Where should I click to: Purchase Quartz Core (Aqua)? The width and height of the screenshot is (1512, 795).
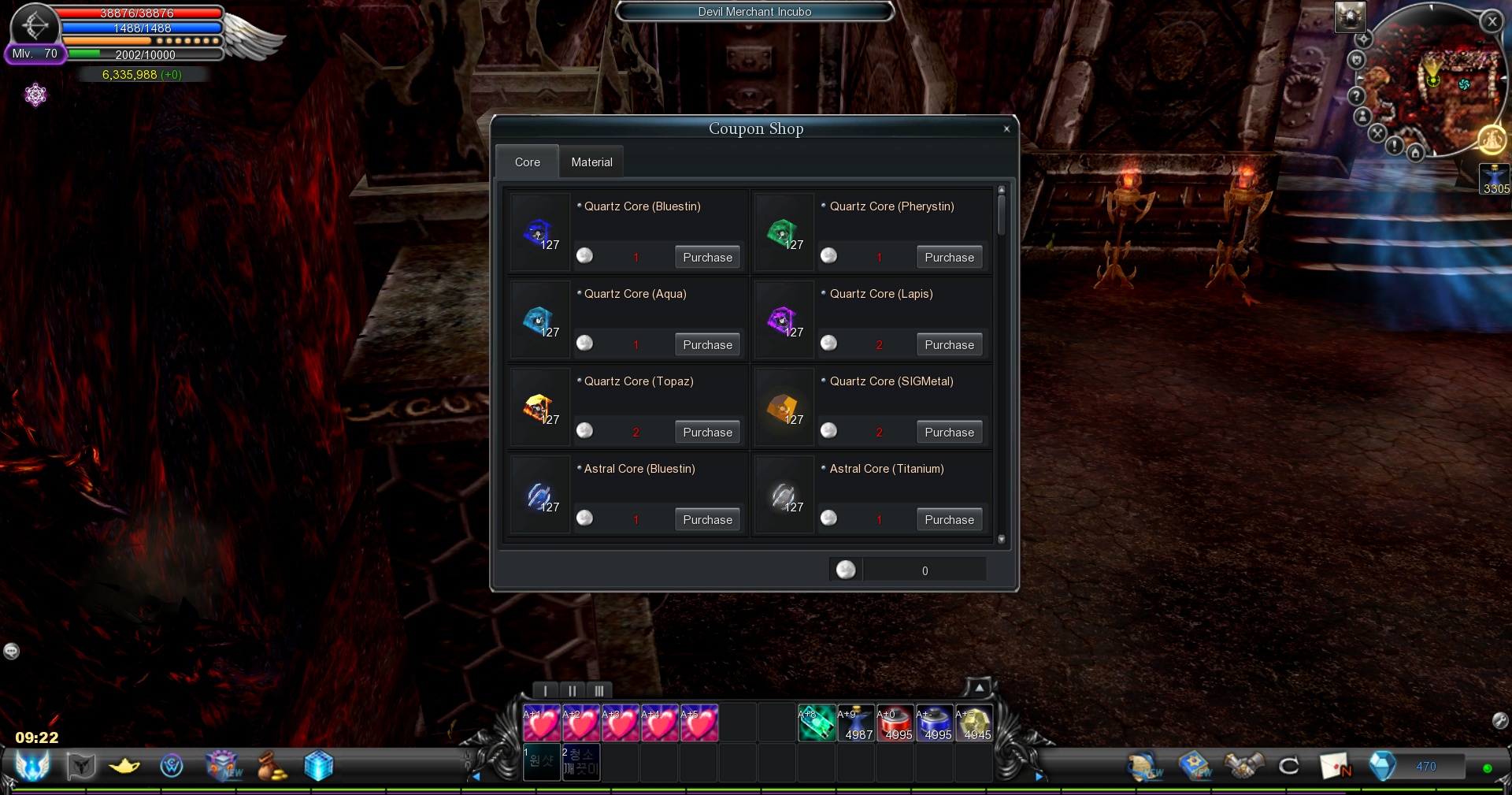point(707,345)
